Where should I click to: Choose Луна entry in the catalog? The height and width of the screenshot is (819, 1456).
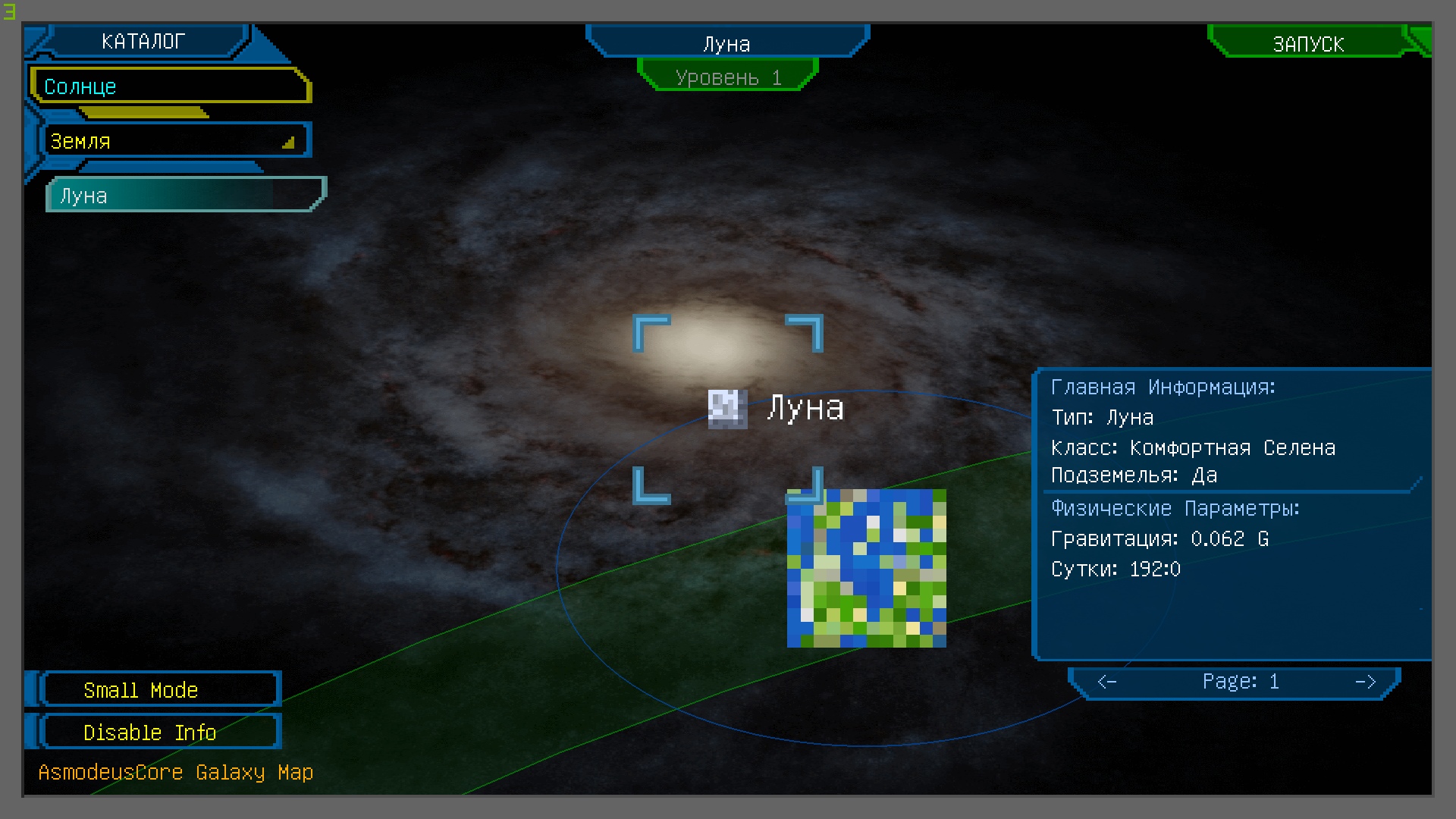(x=185, y=196)
